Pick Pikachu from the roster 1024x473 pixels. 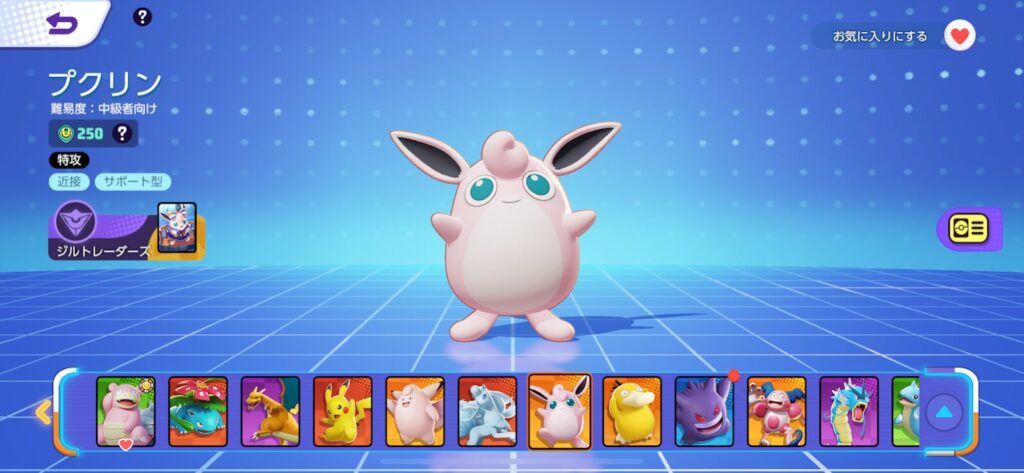point(343,411)
